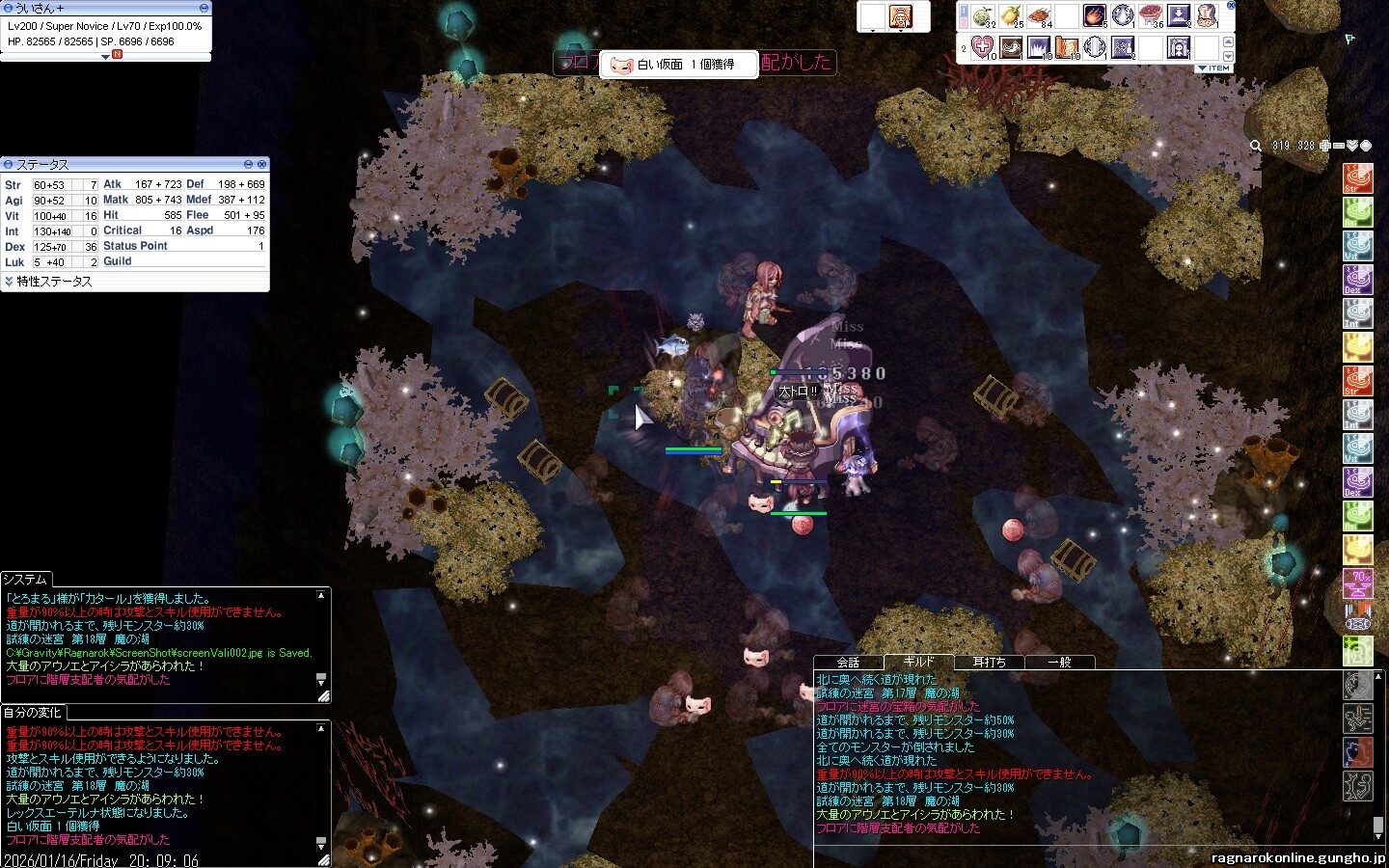This screenshot has width=1389, height=868.
Task: Use the green melon item slot
Action: 982,15
